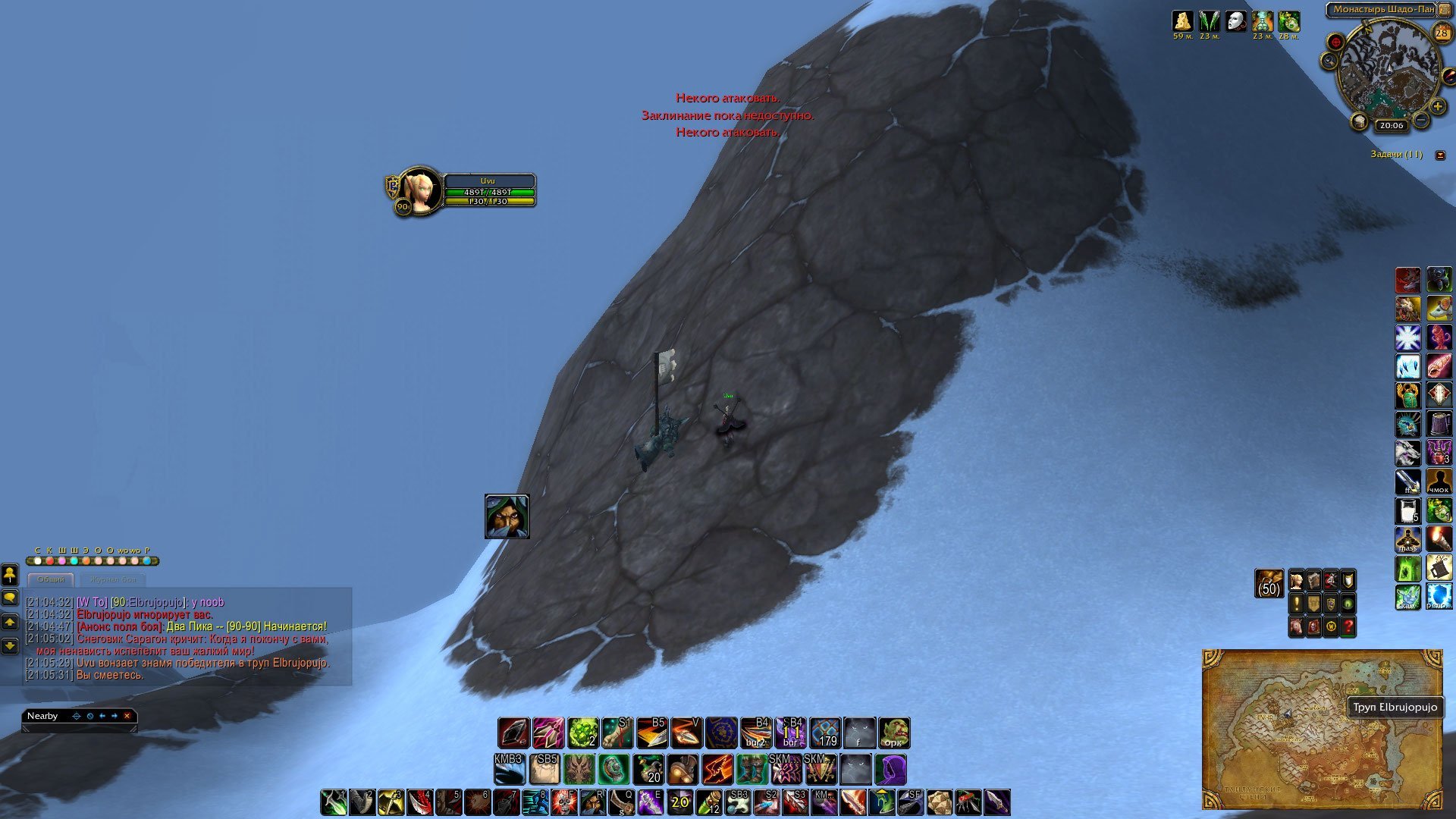This screenshot has width=1456, height=819.
Task: Open the minimap tracking magnifier button
Action: click(x=1329, y=61)
